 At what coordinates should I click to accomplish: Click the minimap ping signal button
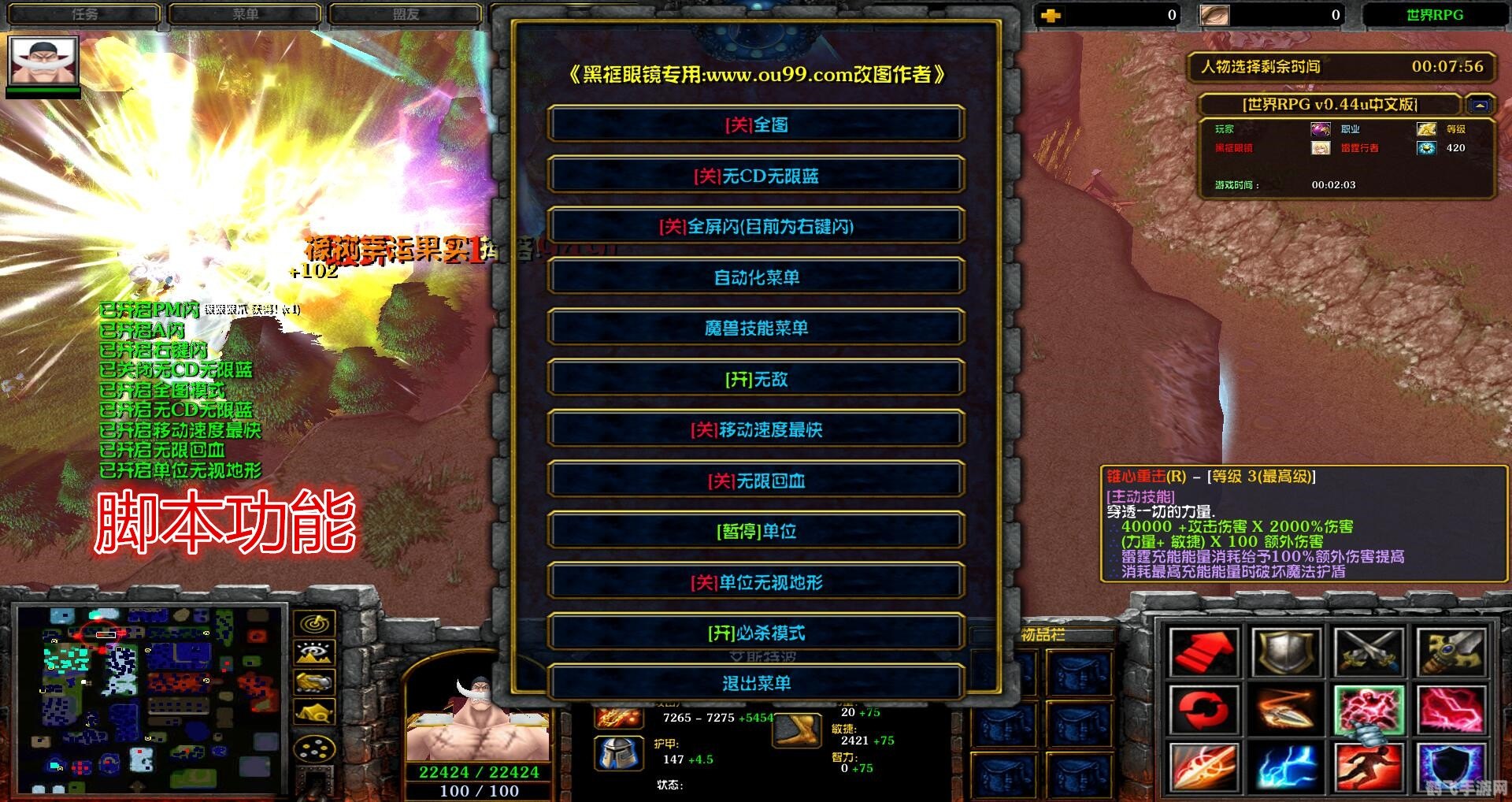(314, 623)
